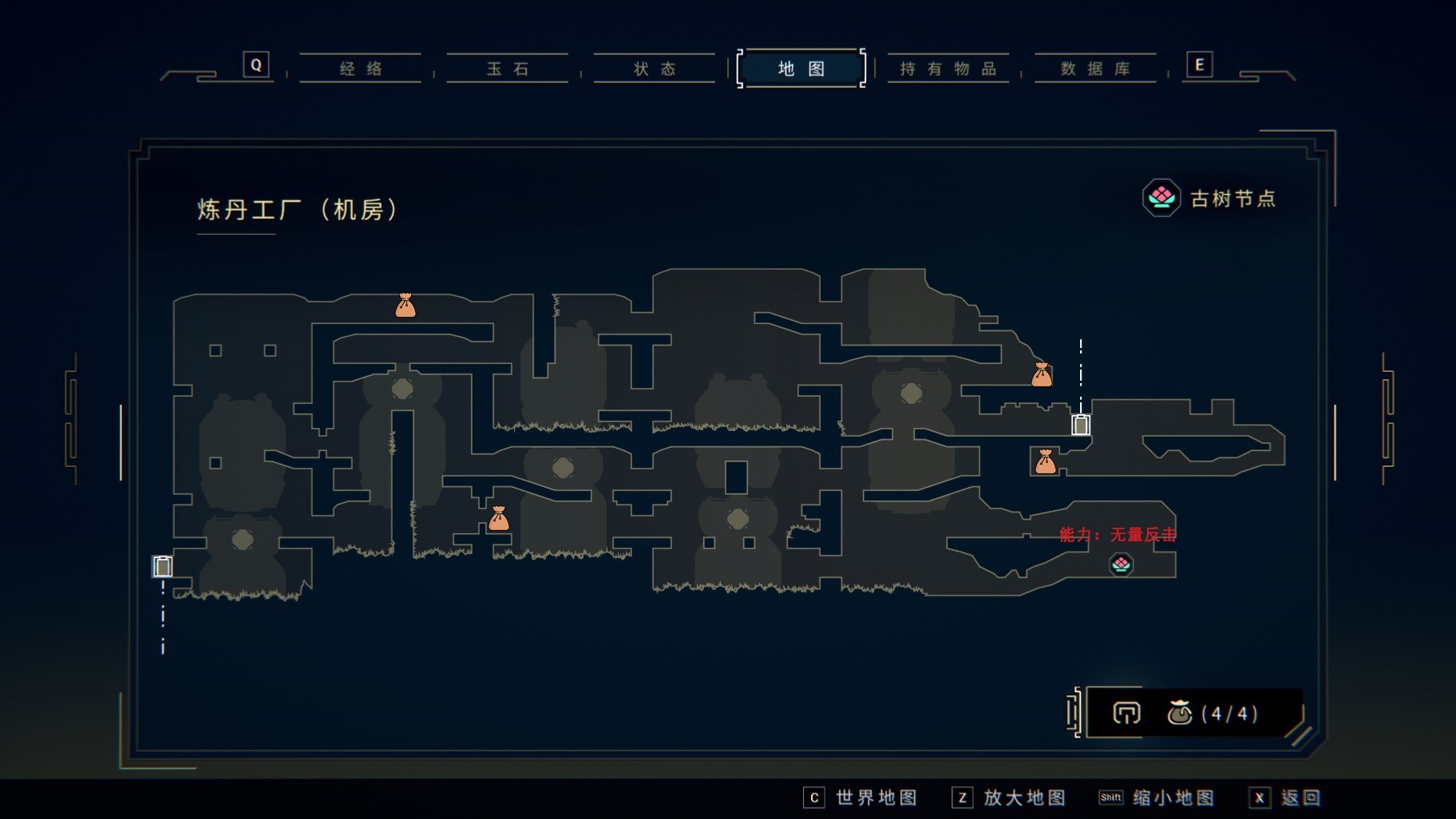Open 世界地图 from the bottom bar
This screenshot has width=1456, height=819.
click(x=861, y=797)
